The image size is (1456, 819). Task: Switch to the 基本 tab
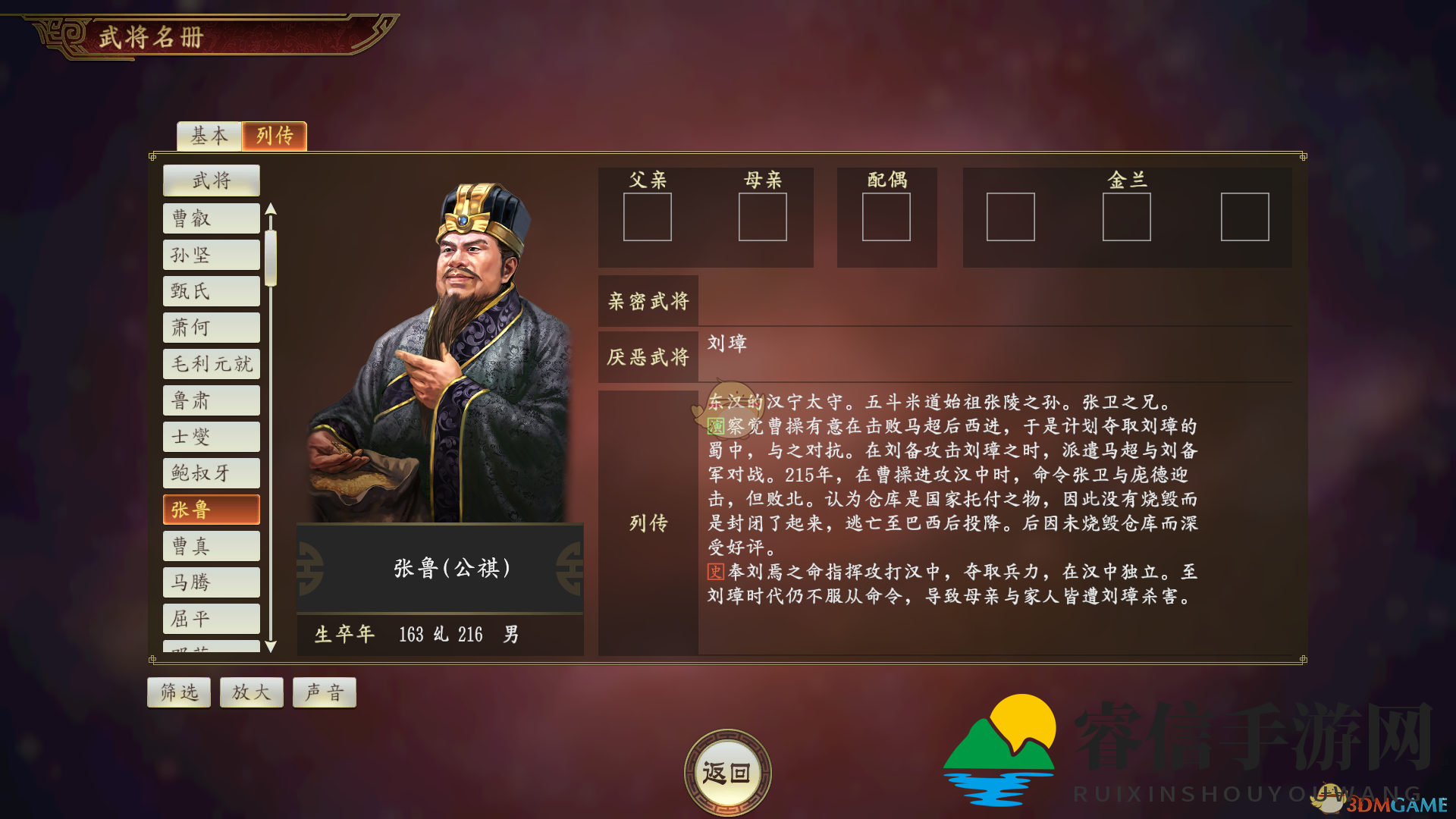tap(209, 136)
